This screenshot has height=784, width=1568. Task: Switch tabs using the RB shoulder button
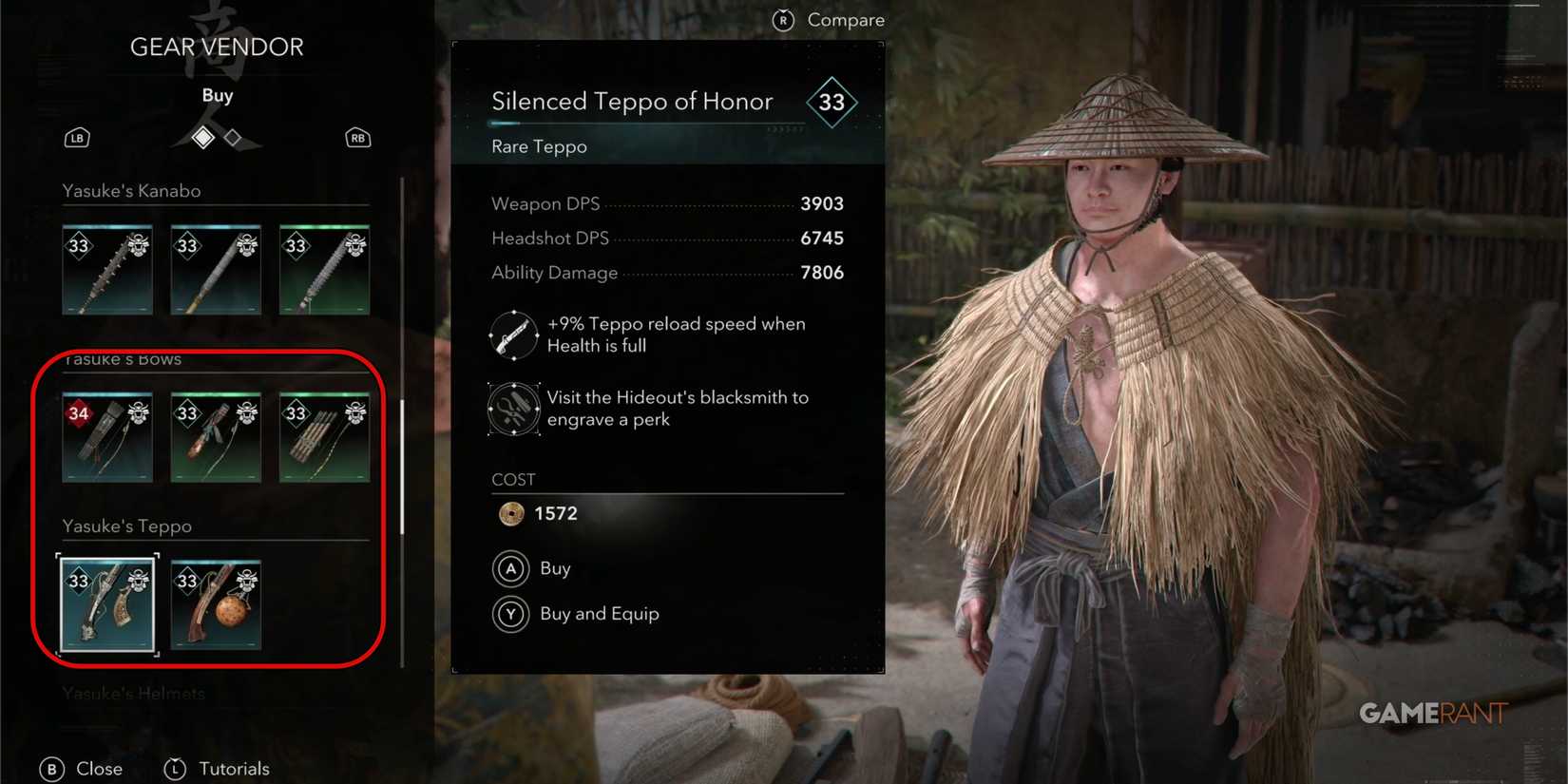coord(356,138)
